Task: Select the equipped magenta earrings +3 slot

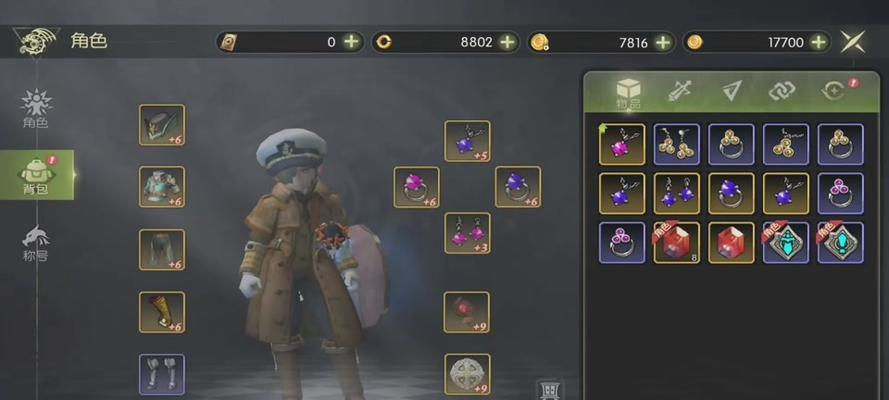Action: click(467, 233)
